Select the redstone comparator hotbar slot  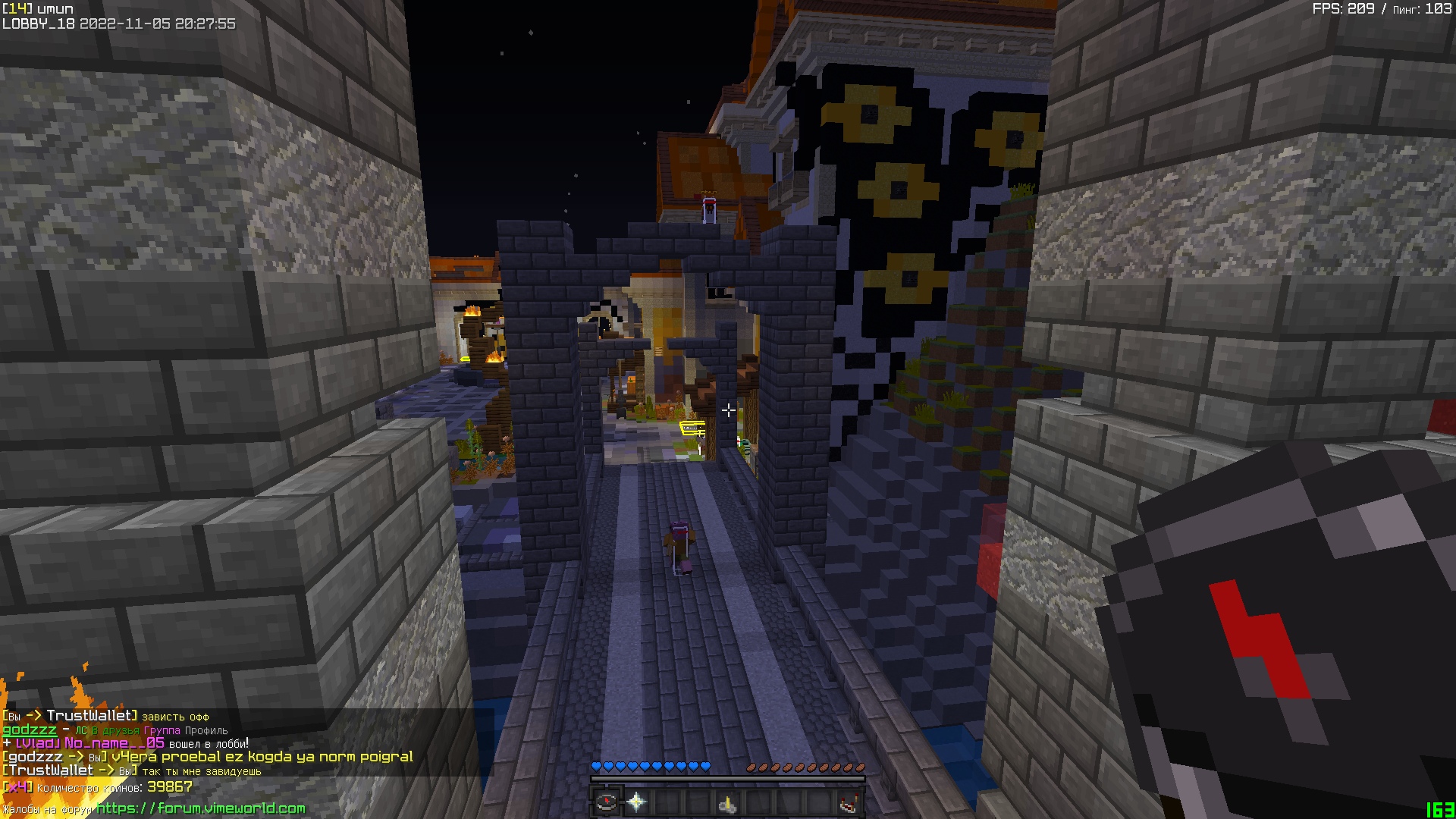(849, 802)
